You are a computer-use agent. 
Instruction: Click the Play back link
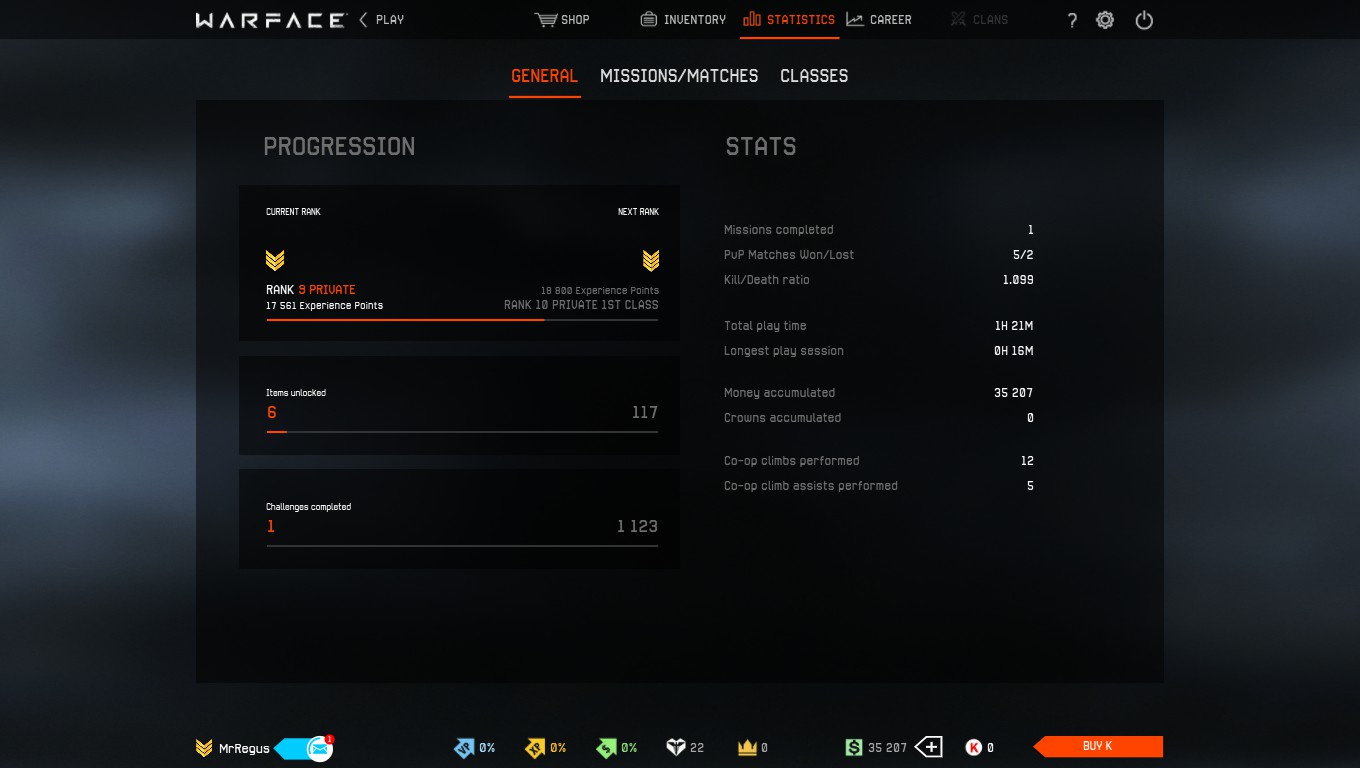[384, 19]
